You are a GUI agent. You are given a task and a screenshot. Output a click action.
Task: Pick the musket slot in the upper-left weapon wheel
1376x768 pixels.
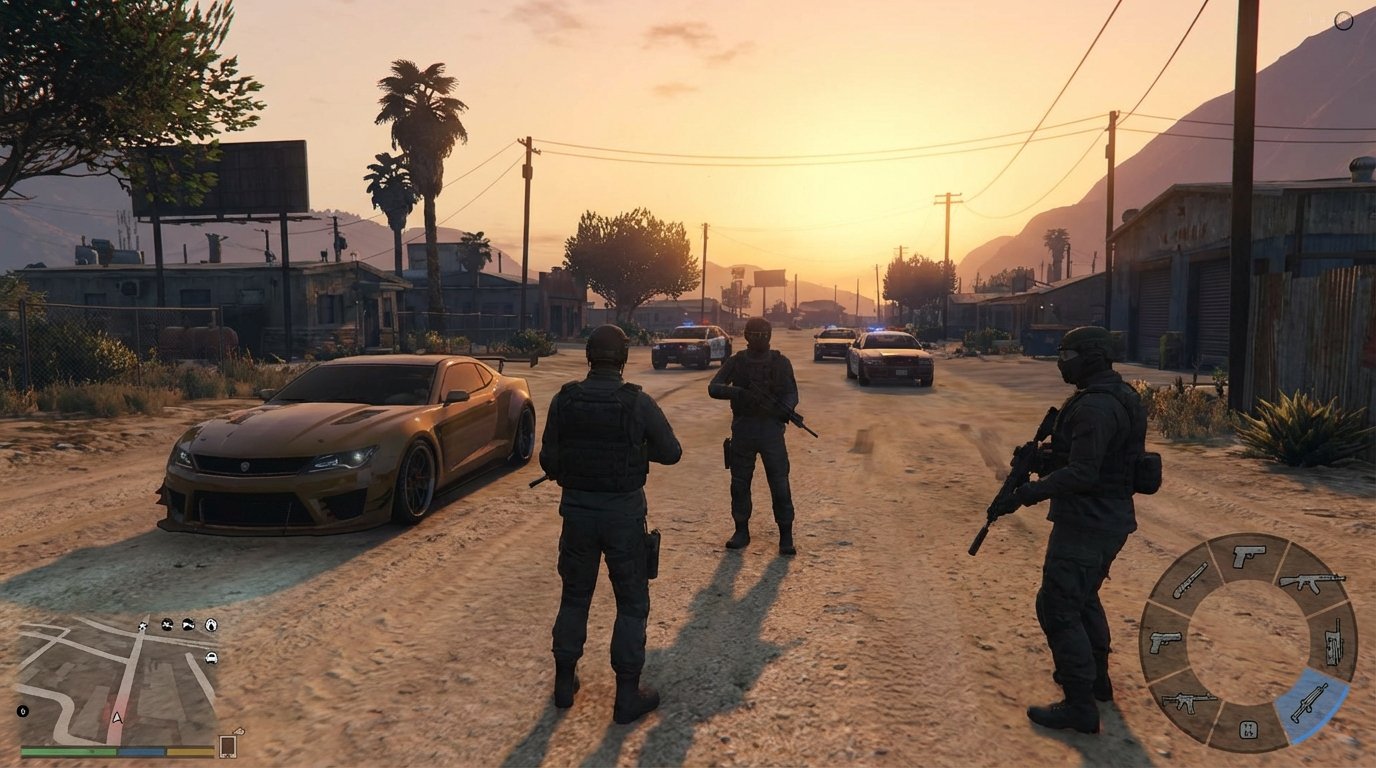[1190, 580]
